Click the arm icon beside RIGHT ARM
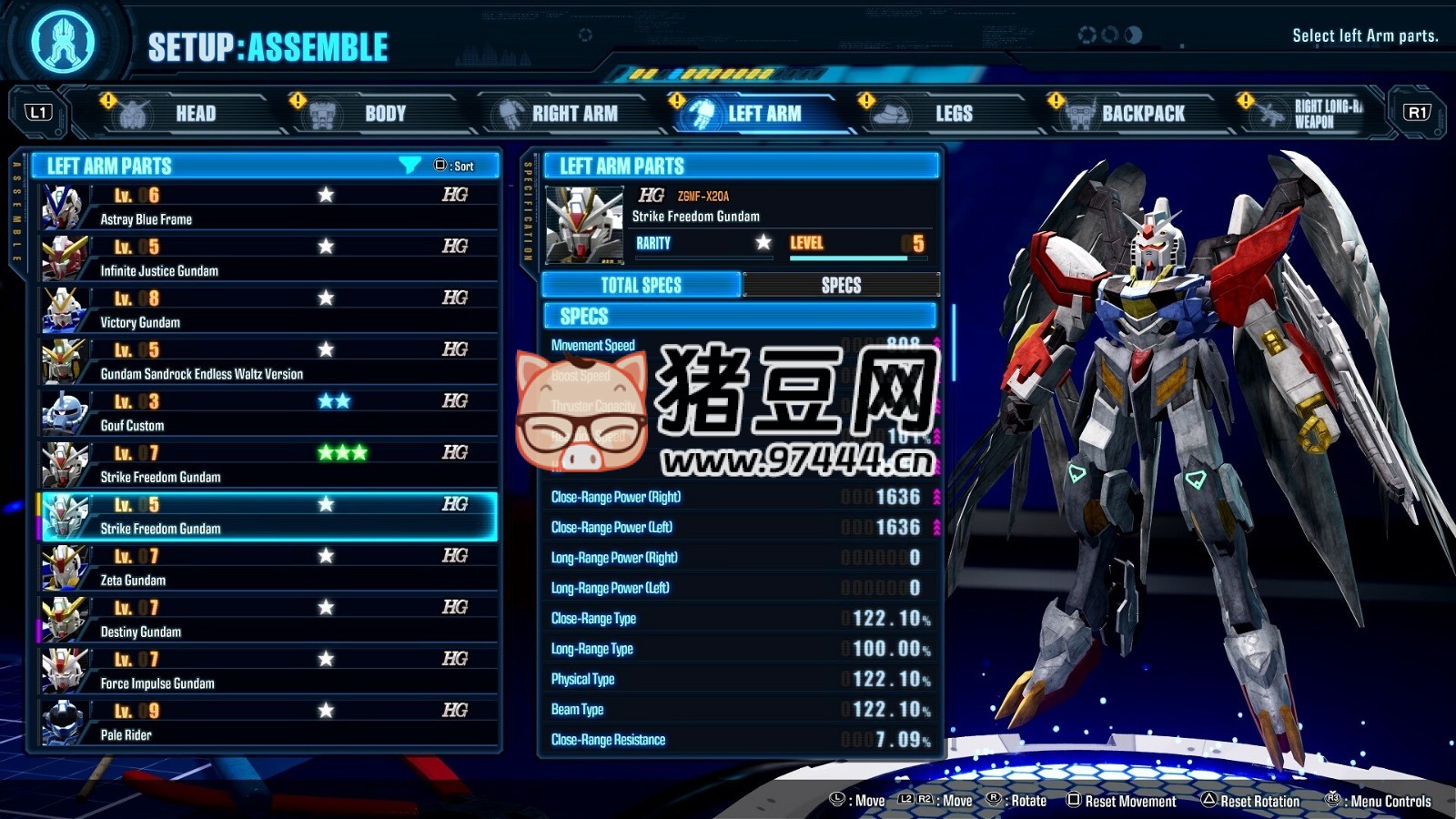1456x819 pixels. tap(510, 112)
